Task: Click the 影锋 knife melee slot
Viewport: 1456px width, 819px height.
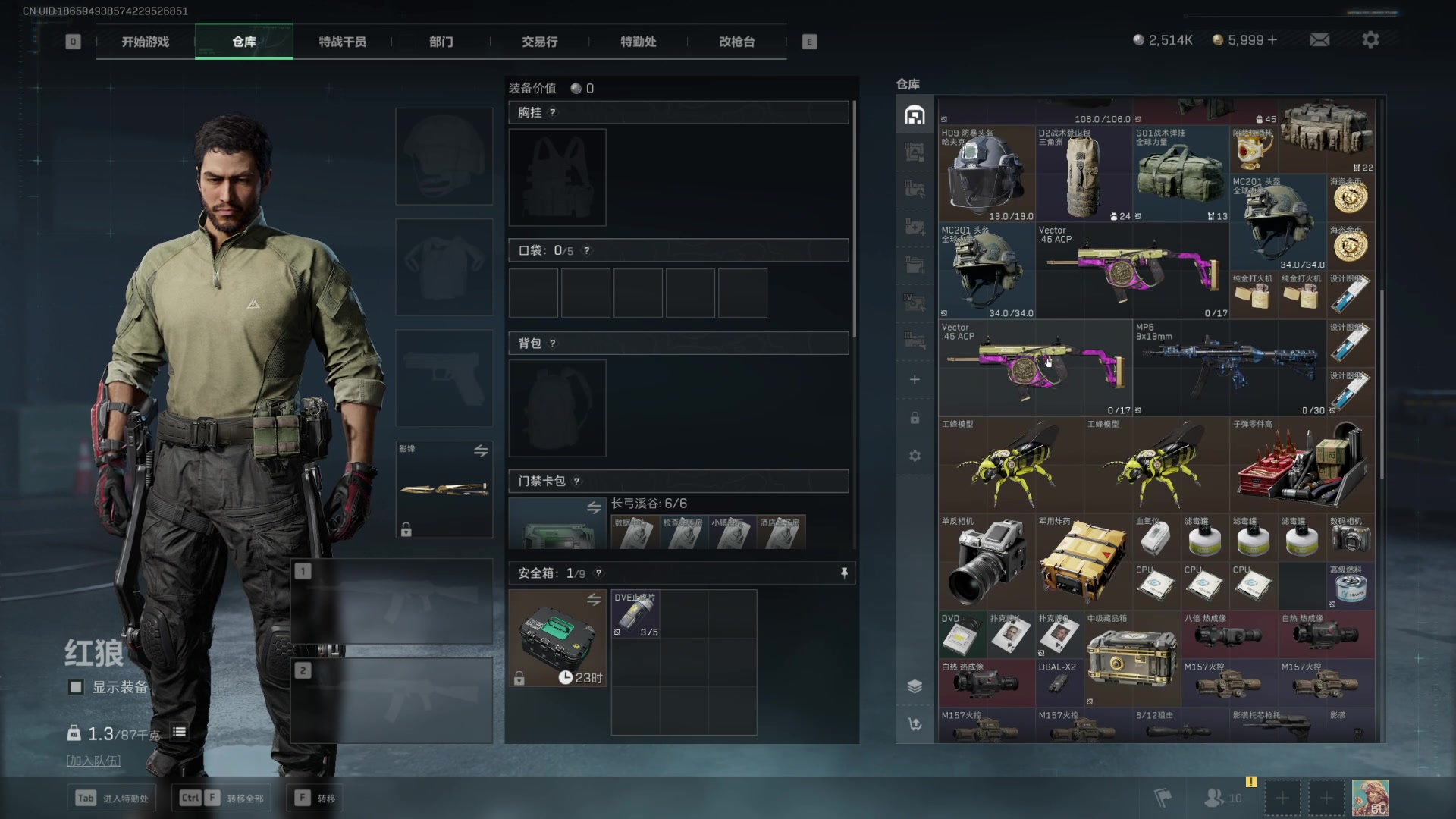Action: tap(444, 489)
